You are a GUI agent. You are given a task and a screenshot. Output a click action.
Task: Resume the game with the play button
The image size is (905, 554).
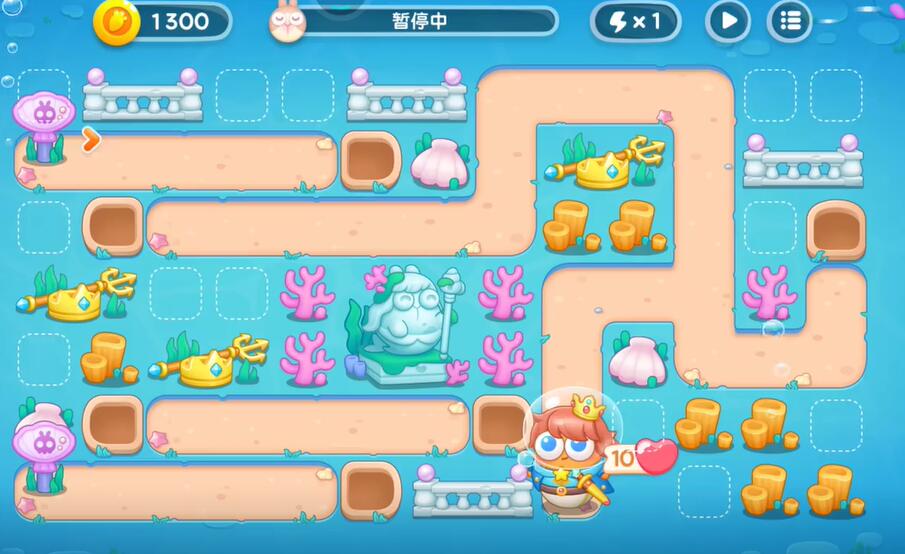coord(728,21)
